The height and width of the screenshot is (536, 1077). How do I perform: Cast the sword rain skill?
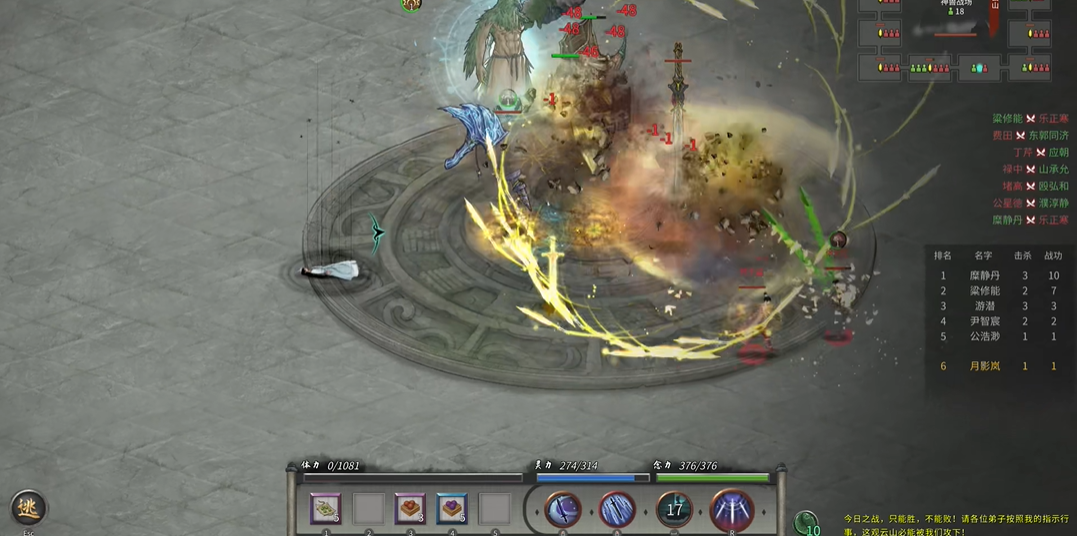(617, 510)
